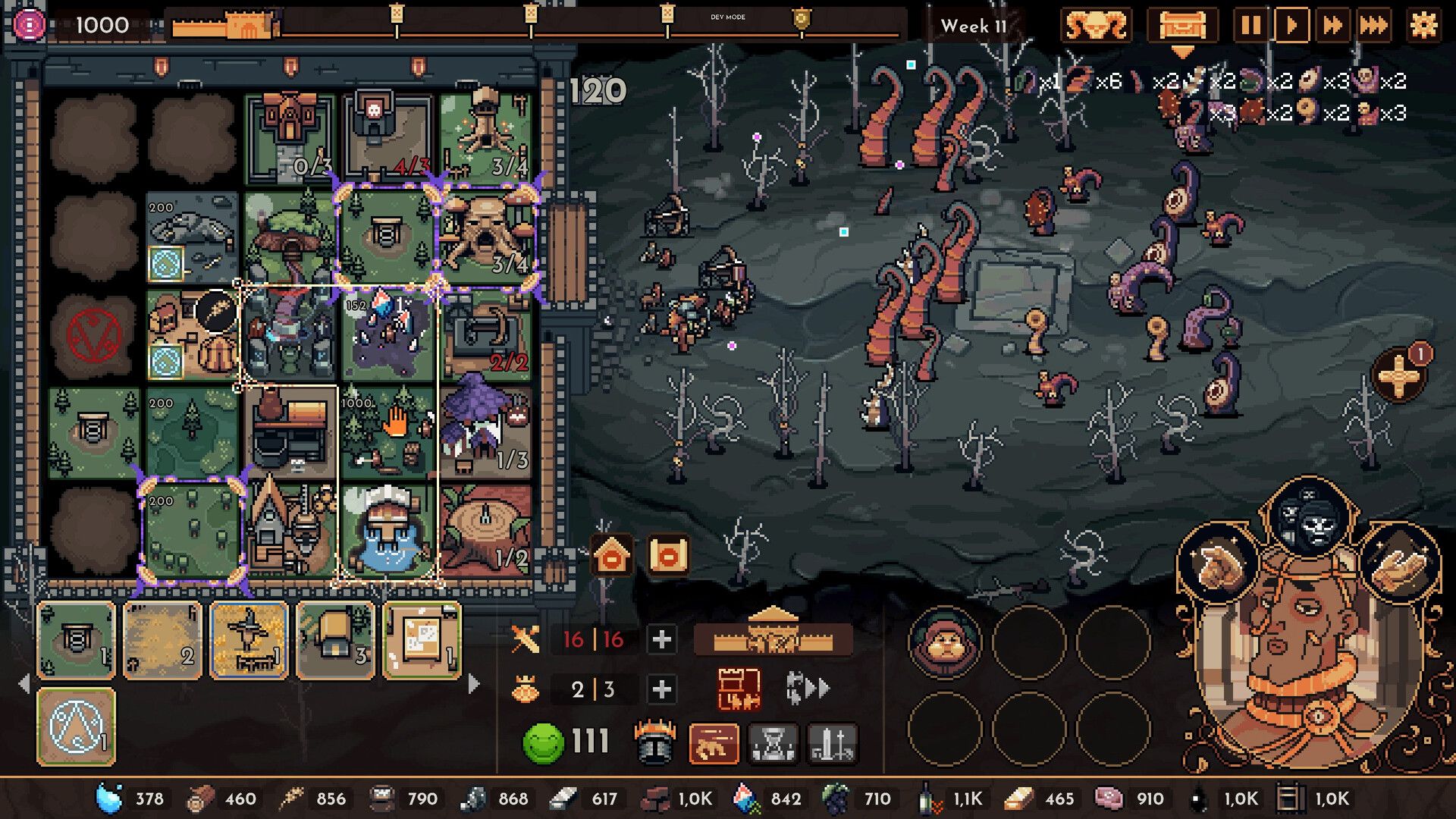Image resolution: width=1456 pixels, height=819 pixels.
Task: Toggle the hourglass wait stance
Action: click(773, 745)
